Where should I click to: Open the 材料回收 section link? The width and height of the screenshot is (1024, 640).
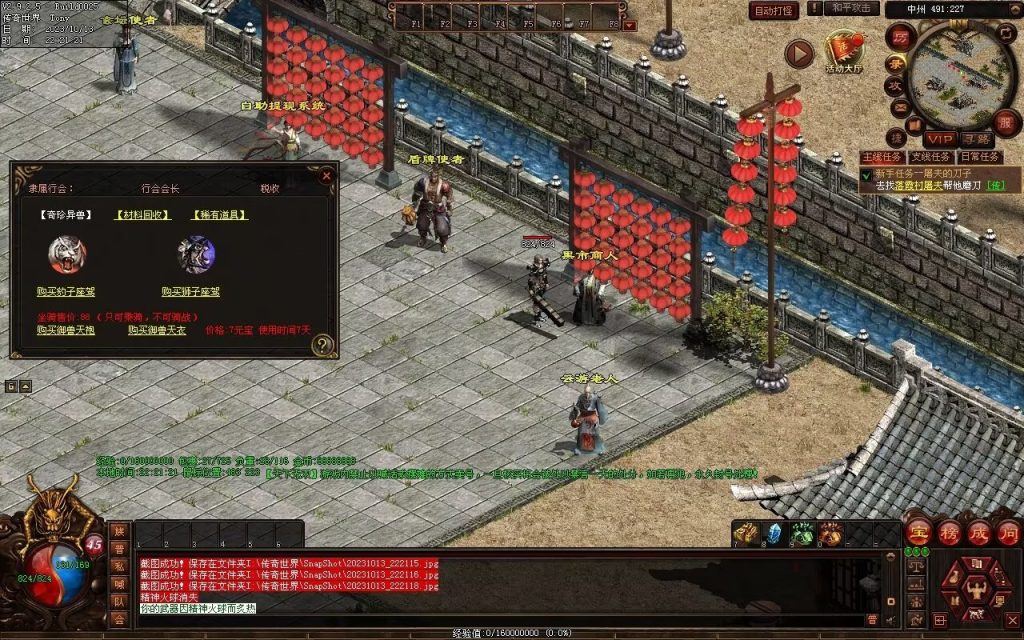coord(142,214)
